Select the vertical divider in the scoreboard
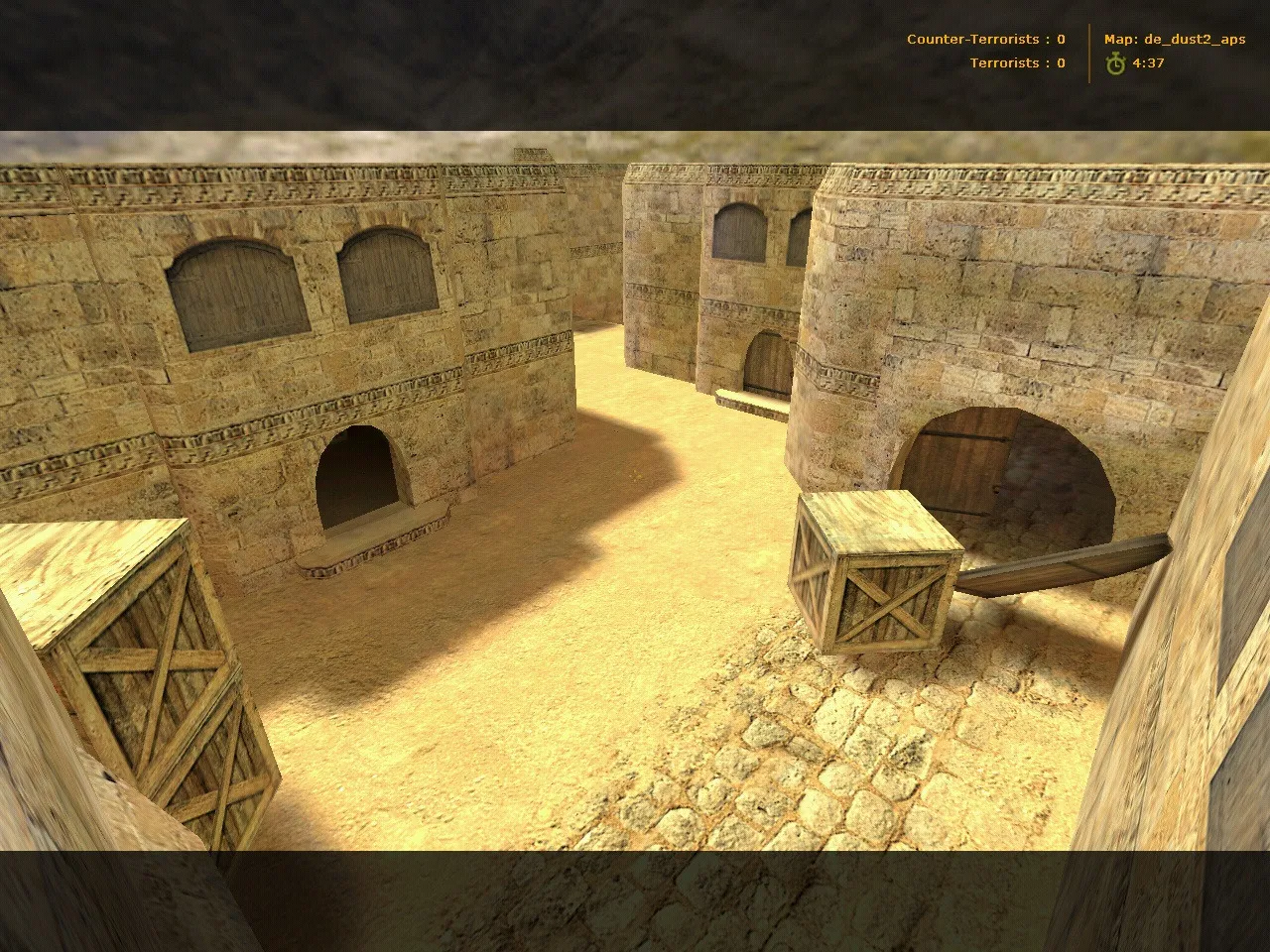 (1089, 51)
